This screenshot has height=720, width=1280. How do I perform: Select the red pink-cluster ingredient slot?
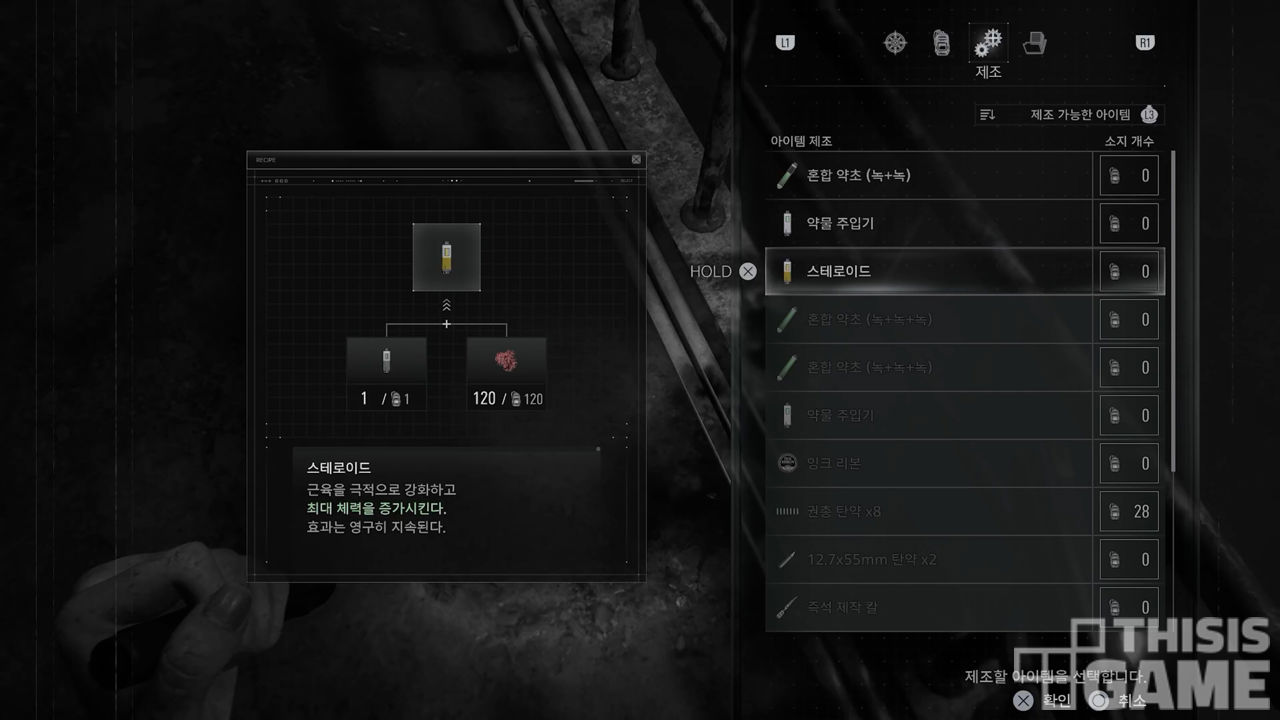click(x=506, y=361)
